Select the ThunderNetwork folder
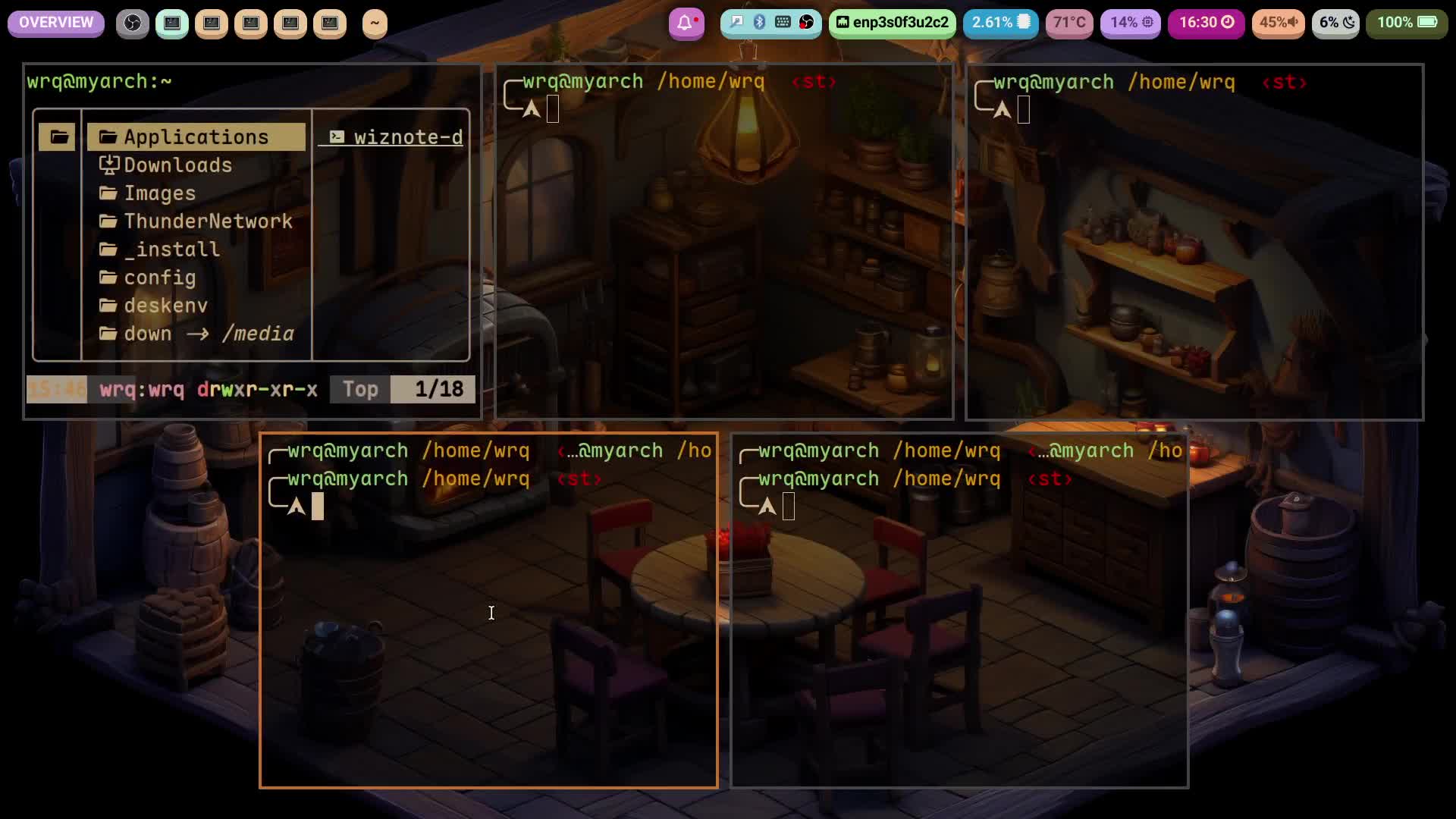 [x=208, y=221]
